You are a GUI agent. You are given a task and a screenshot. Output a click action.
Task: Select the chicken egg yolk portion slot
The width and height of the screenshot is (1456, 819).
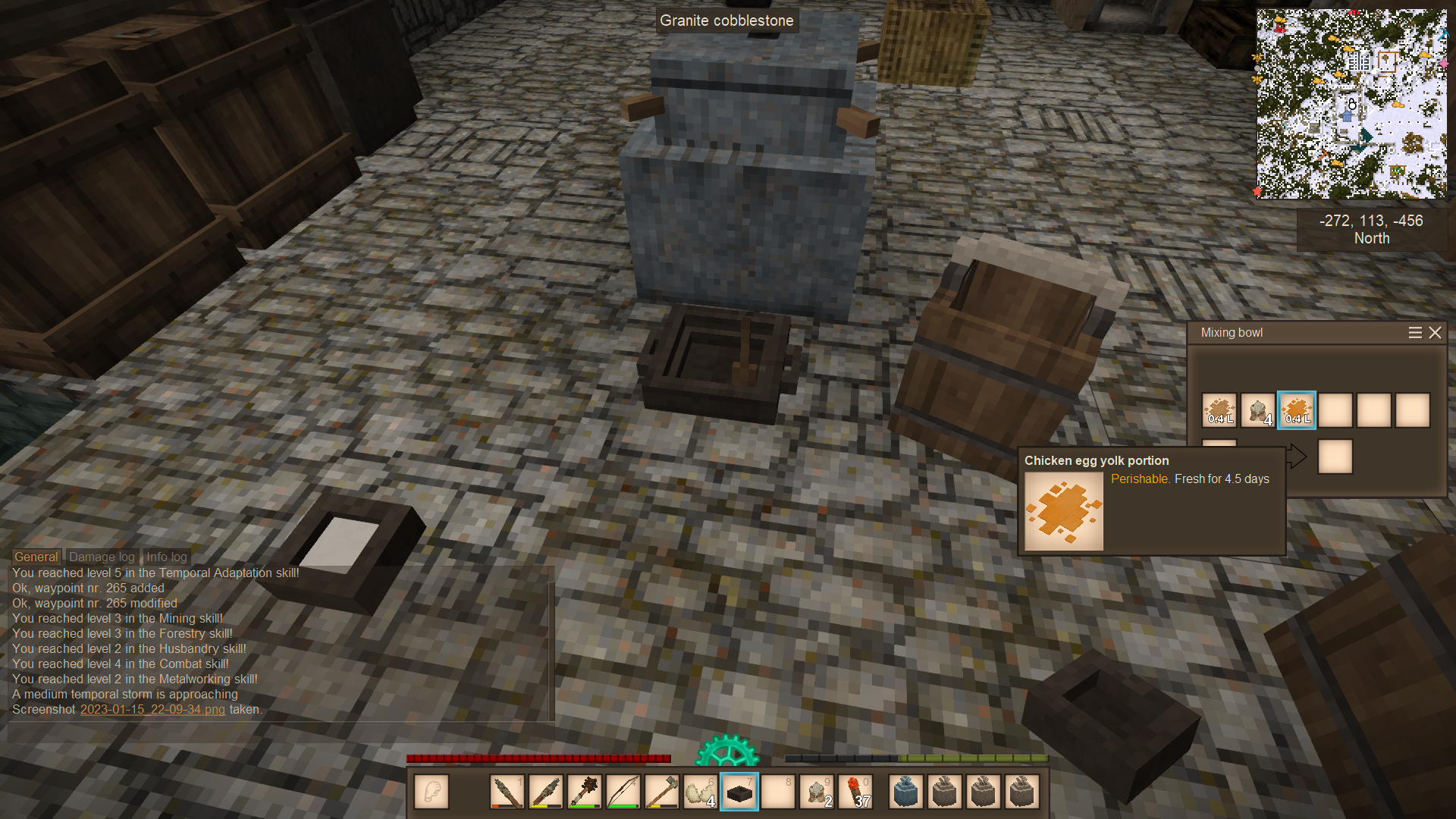coord(1297,410)
